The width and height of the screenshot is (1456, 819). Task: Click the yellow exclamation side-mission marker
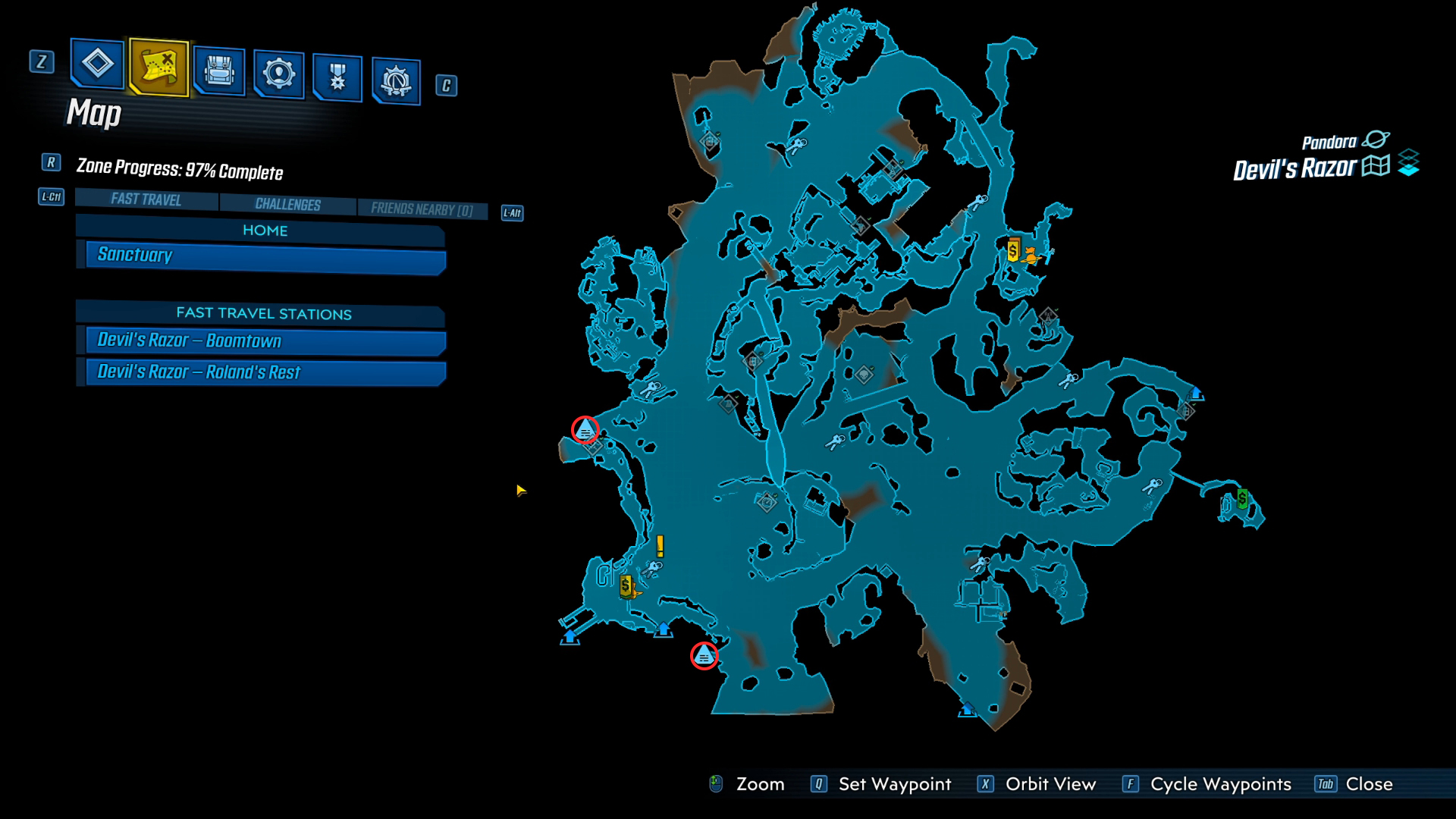[x=660, y=546]
